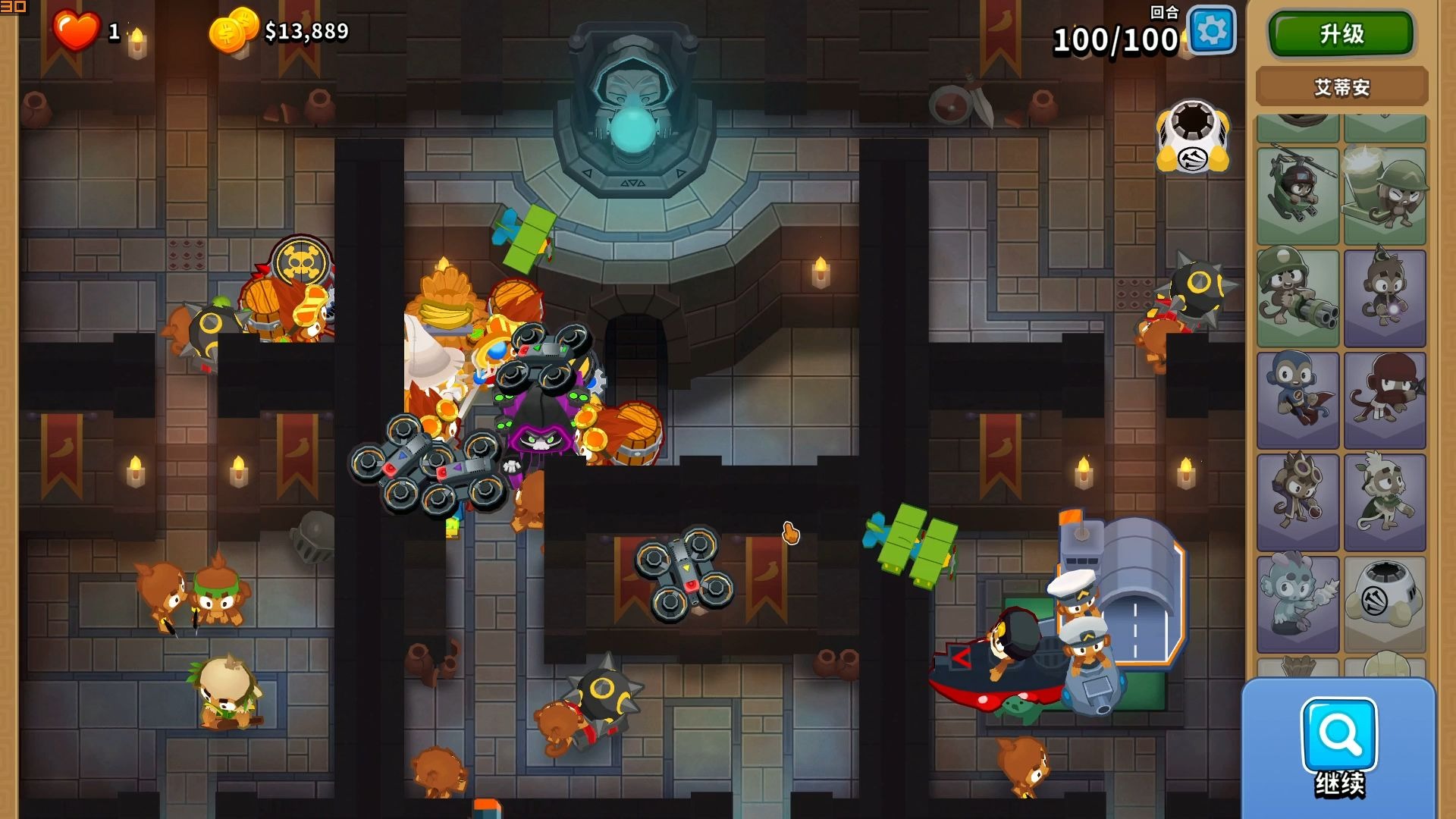1456x819 pixels.
Task: Pick the Druid tower tile
Action: [x=1385, y=501]
